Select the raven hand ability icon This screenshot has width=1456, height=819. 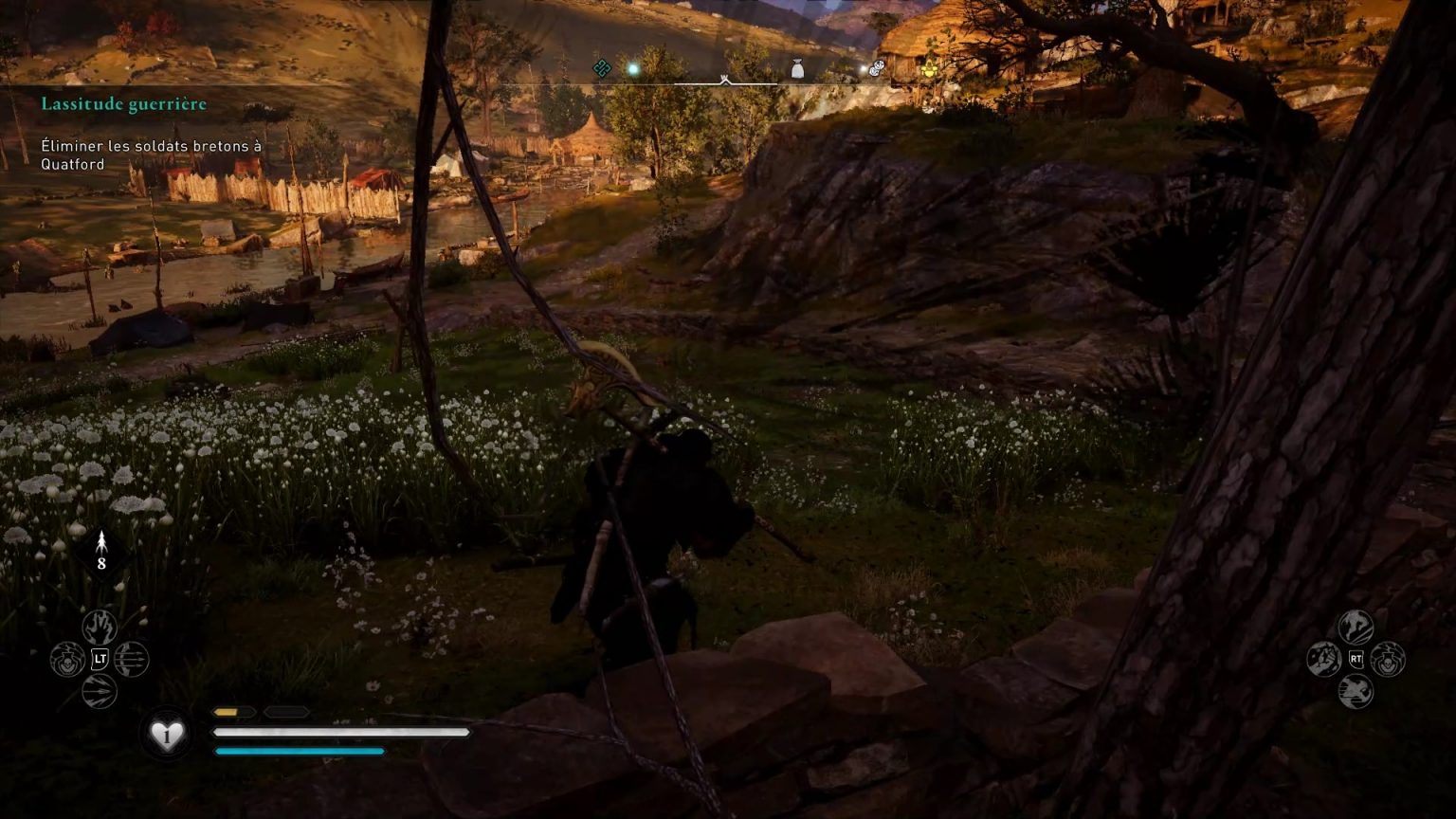point(100,627)
